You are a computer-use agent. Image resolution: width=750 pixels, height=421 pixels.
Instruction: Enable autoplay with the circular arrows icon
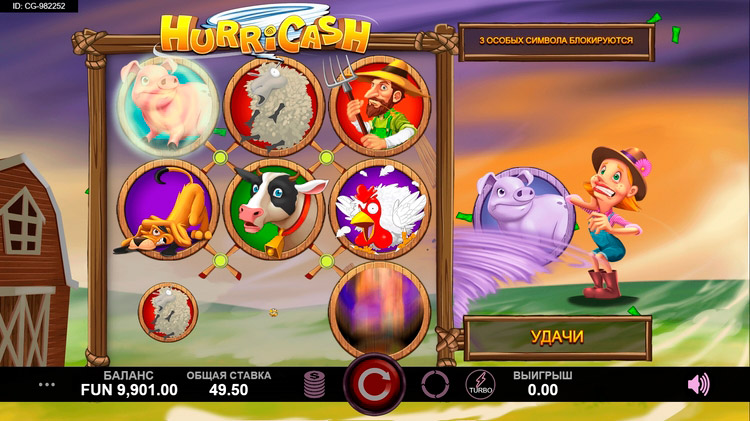click(x=435, y=384)
